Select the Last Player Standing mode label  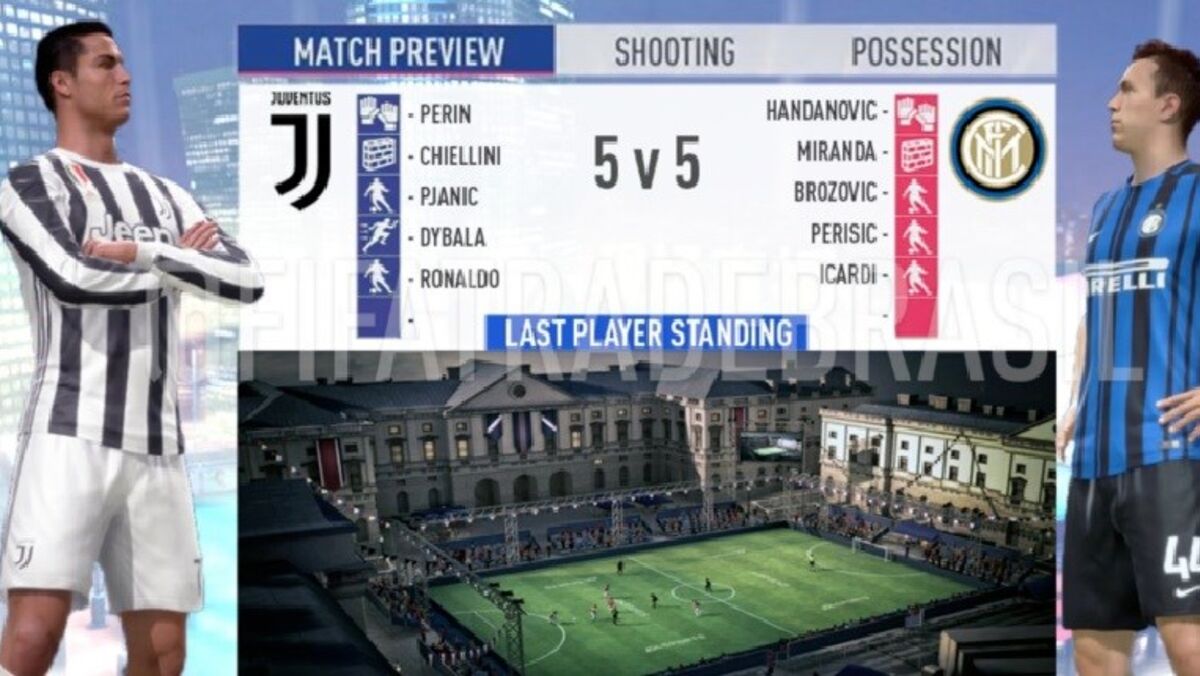coord(646,333)
